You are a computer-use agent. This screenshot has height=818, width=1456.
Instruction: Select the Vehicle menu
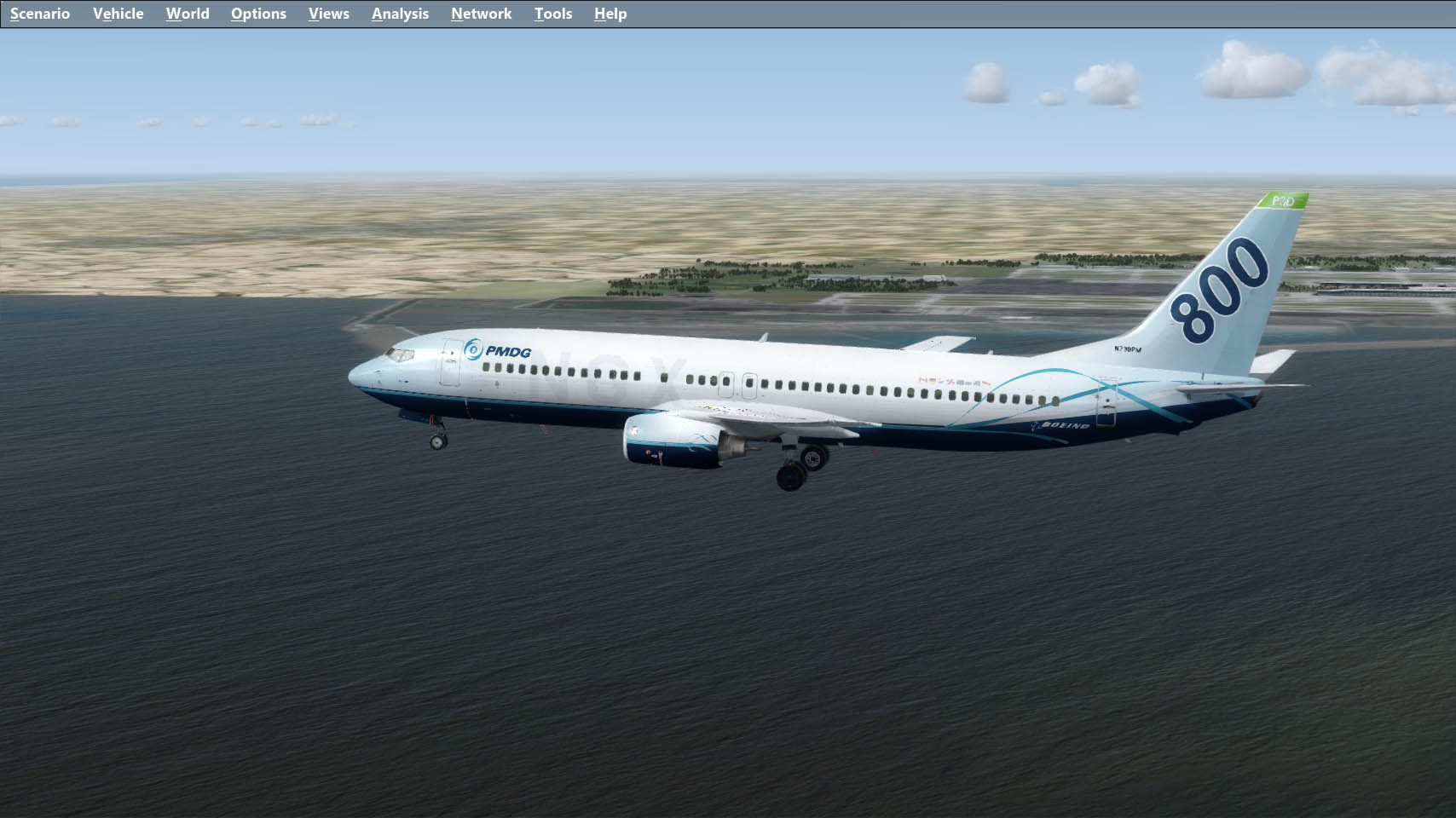pyautogui.click(x=118, y=14)
